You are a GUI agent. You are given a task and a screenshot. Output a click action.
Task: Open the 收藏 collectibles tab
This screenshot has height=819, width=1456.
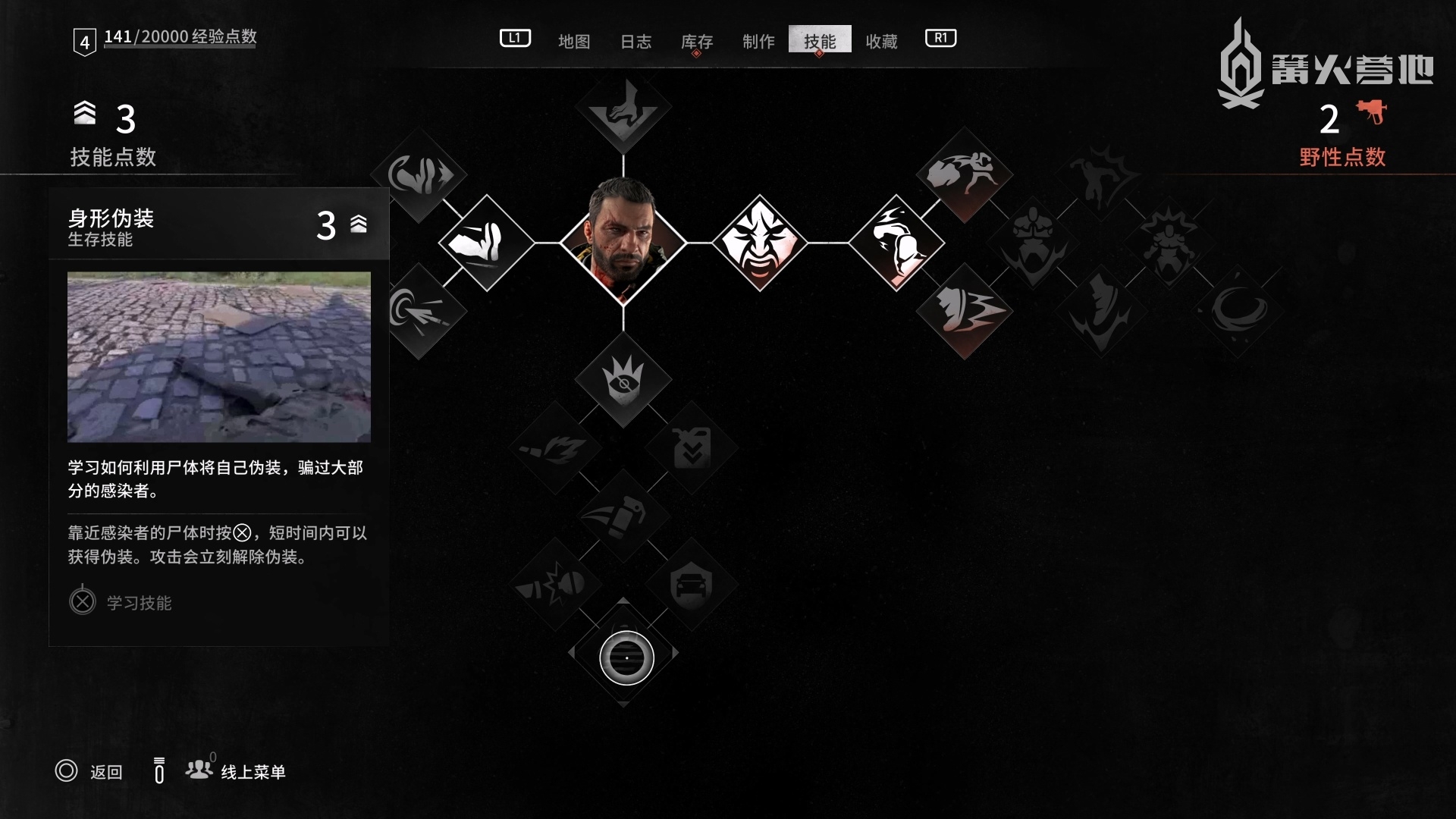[881, 41]
